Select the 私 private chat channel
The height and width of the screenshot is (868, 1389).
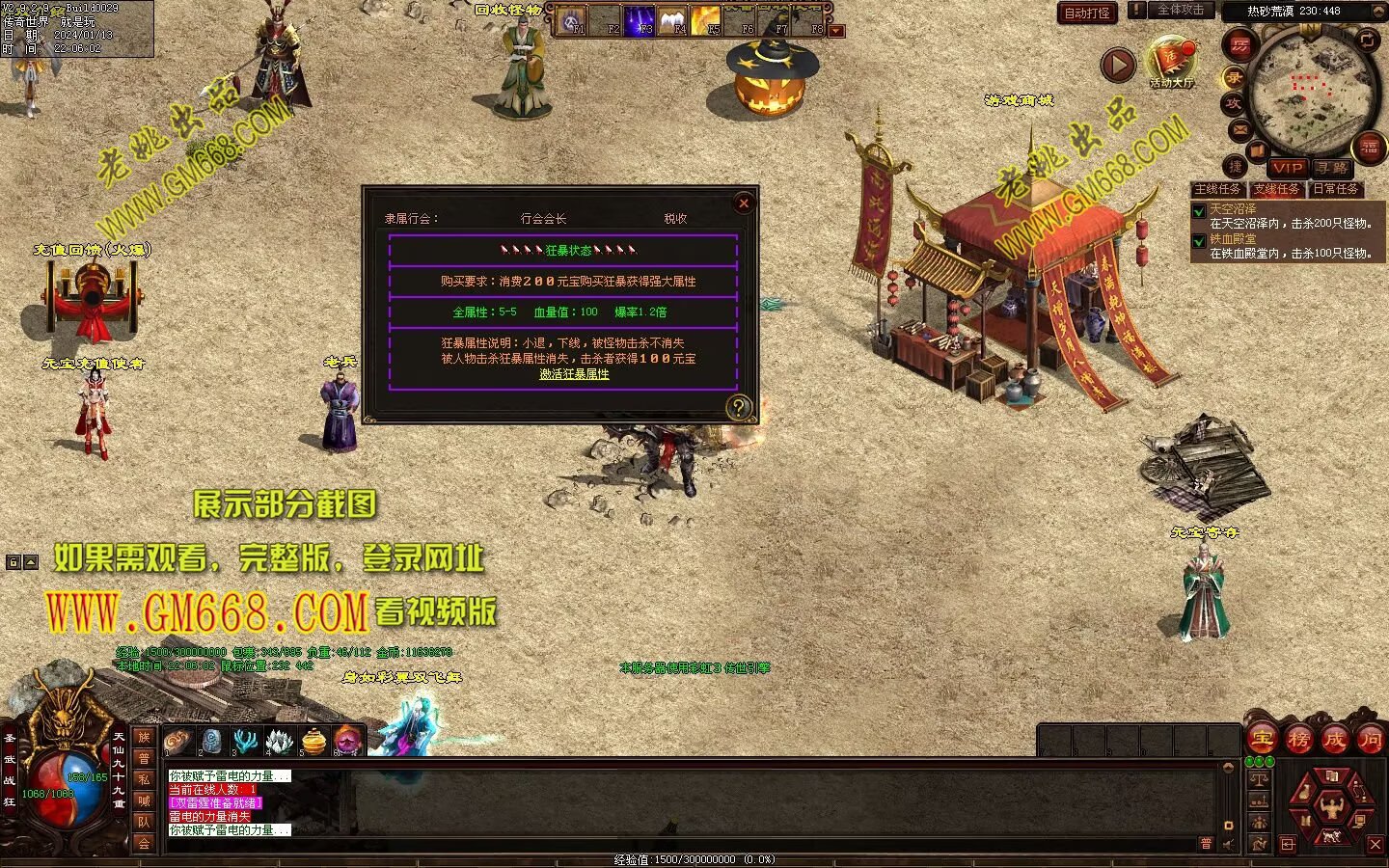tap(144, 779)
